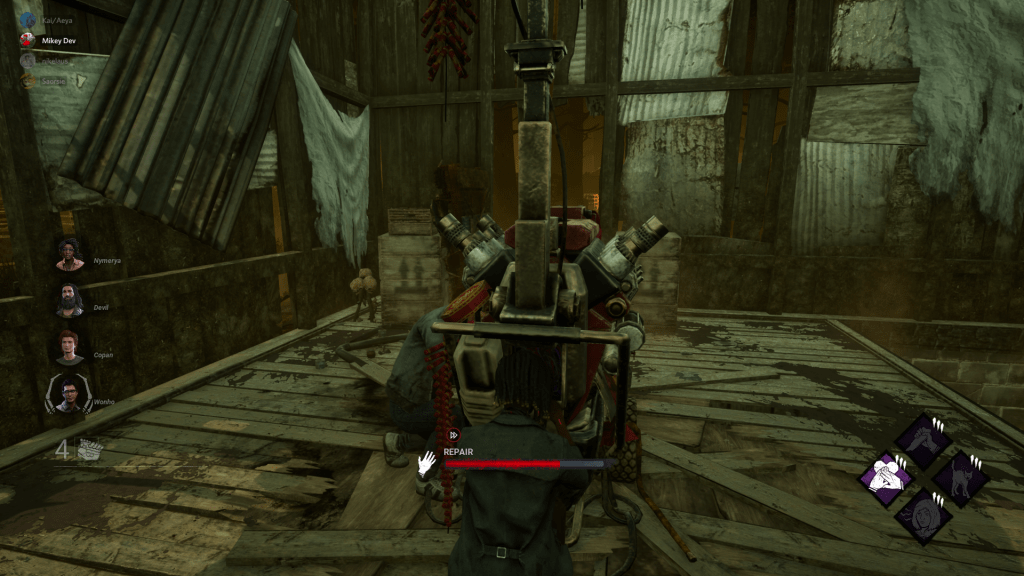Activate the clasped hands perk
1024x576 pixels.
(922, 440)
